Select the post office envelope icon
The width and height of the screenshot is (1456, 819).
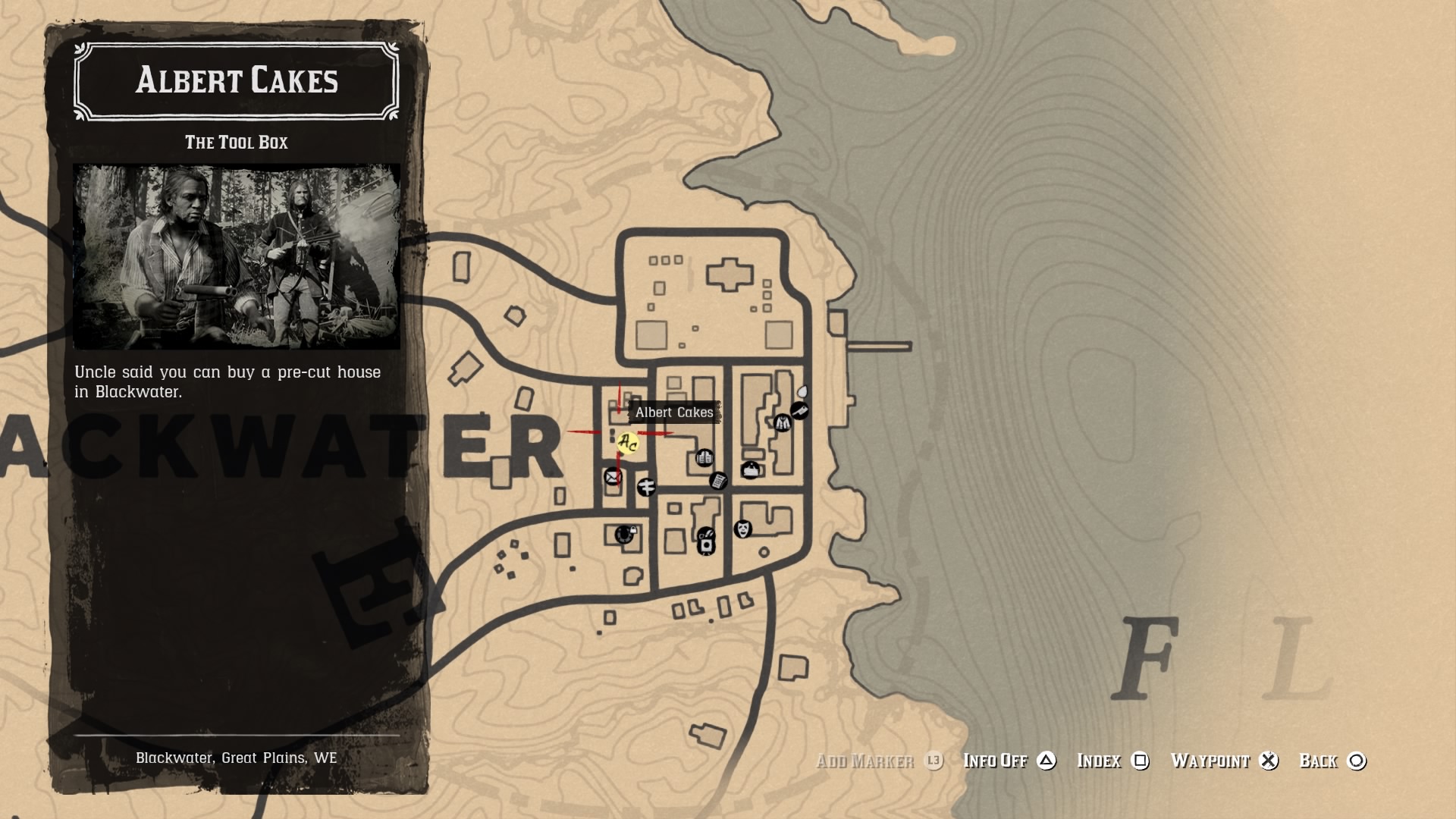click(x=613, y=477)
